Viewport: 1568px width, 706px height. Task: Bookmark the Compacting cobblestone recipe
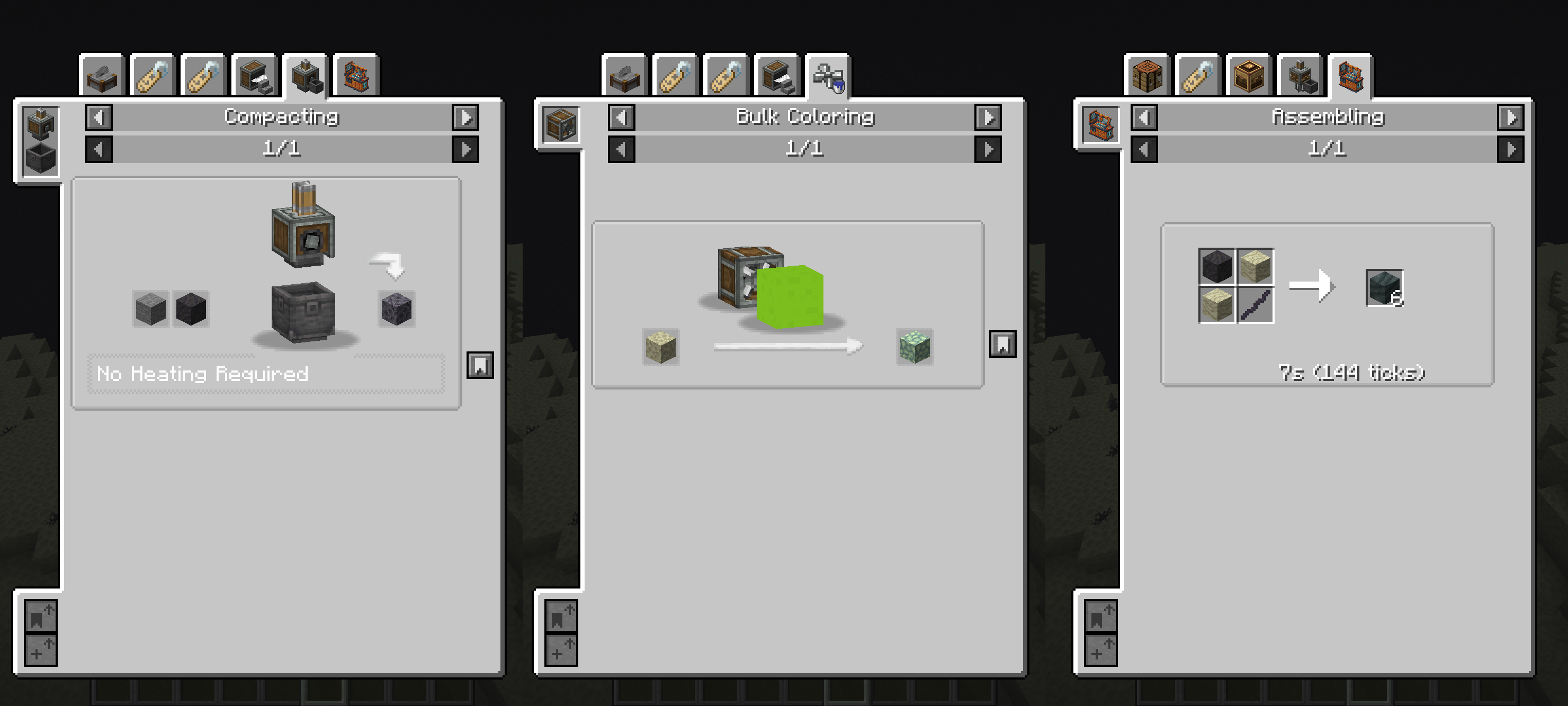[x=481, y=365]
